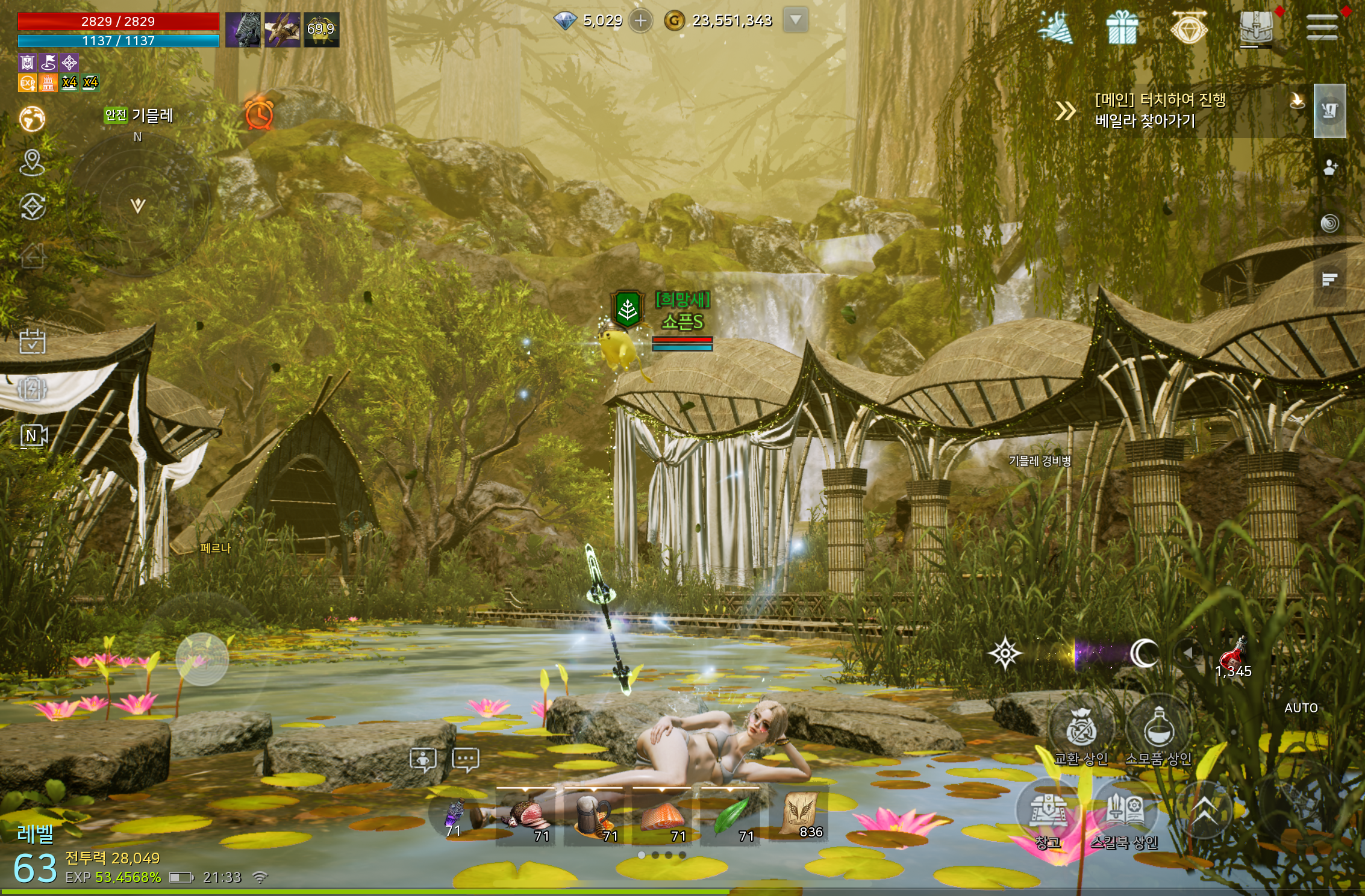Open the world map globe icon
This screenshot has width=1365, height=896.
[x=32, y=119]
